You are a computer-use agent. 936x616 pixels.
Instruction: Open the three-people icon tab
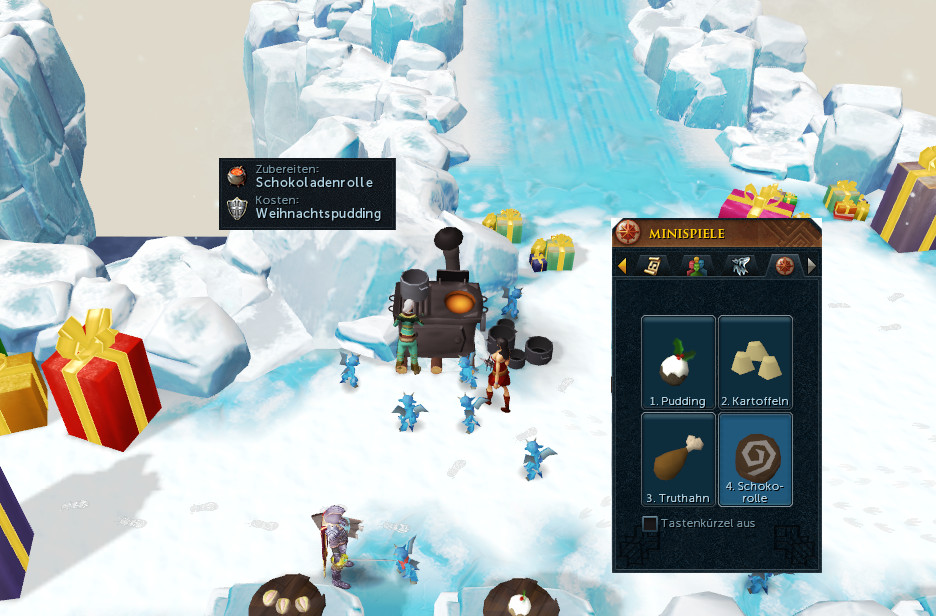coord(694,265)
